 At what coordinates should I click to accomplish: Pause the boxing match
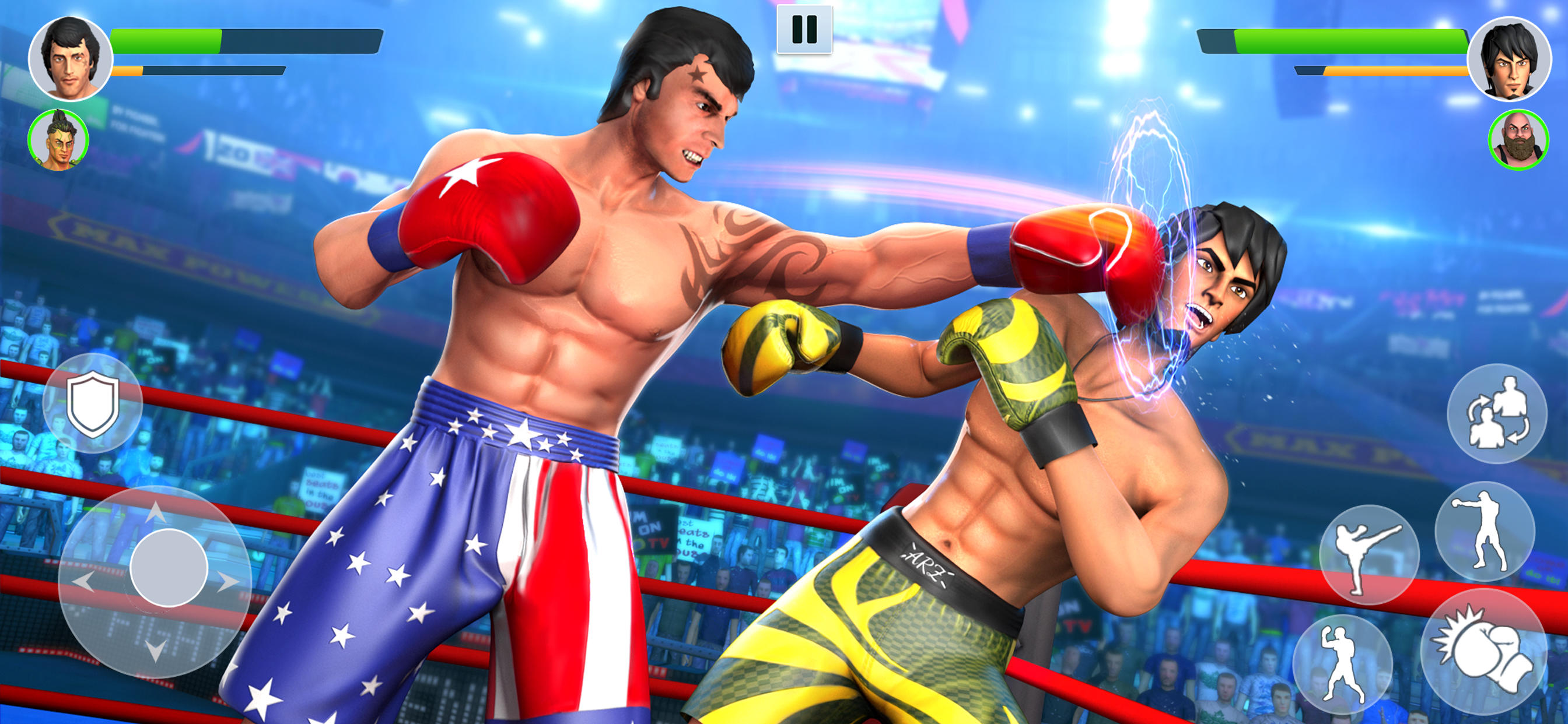[803, 29]
